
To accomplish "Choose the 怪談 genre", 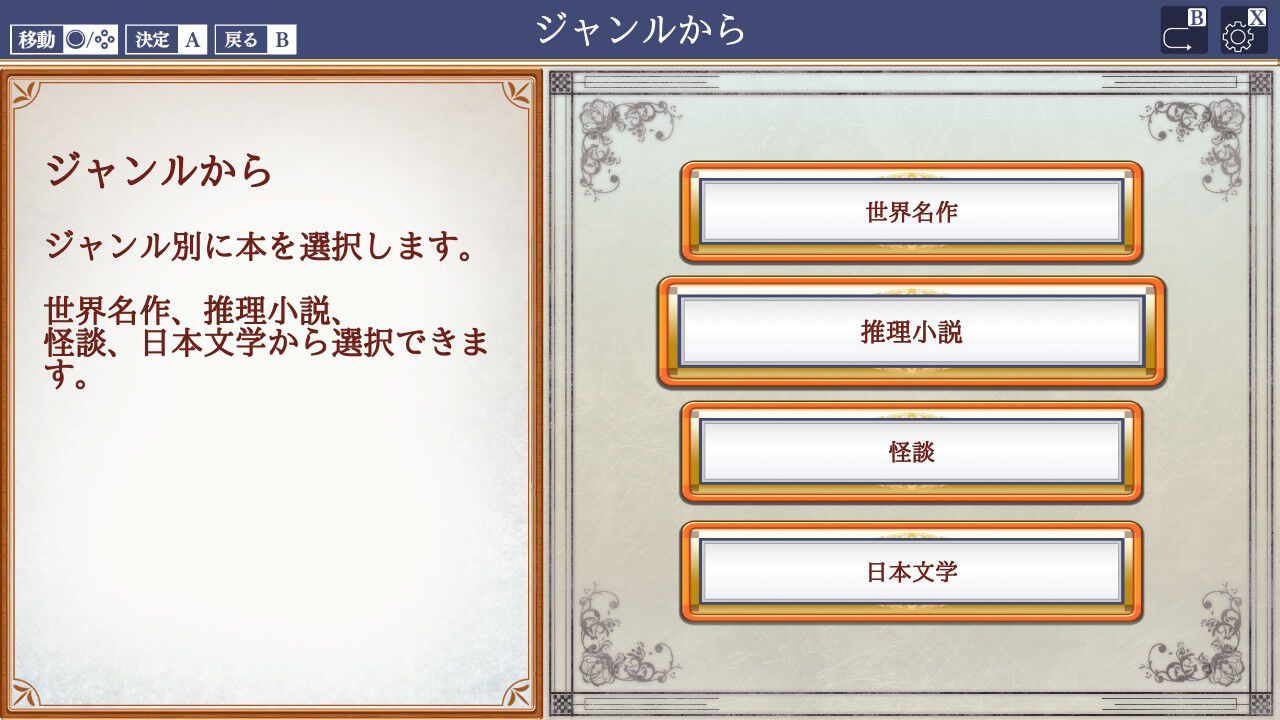I will click(x=909, y=452).
